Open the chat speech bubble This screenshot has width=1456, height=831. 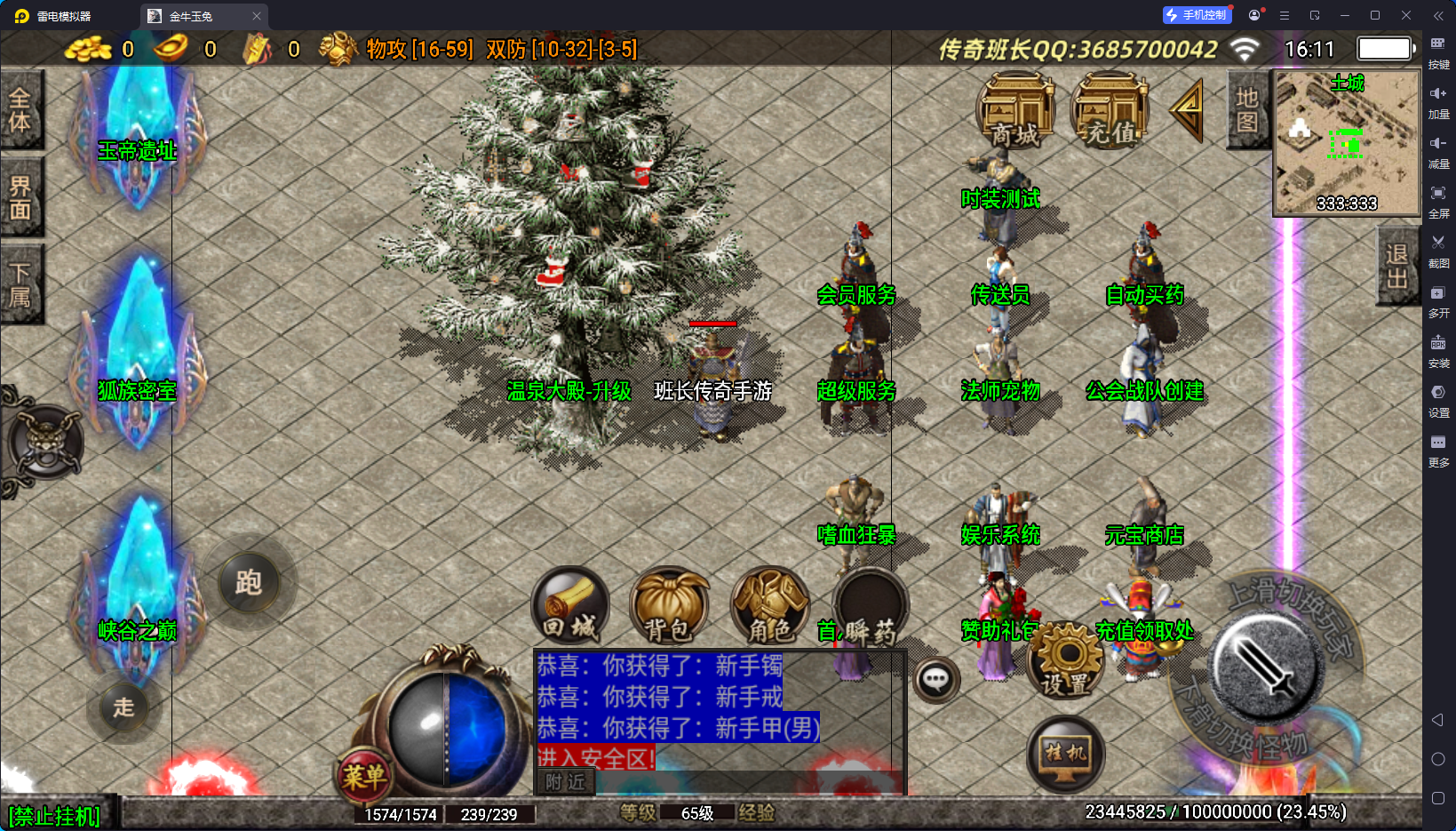point(935,681)
